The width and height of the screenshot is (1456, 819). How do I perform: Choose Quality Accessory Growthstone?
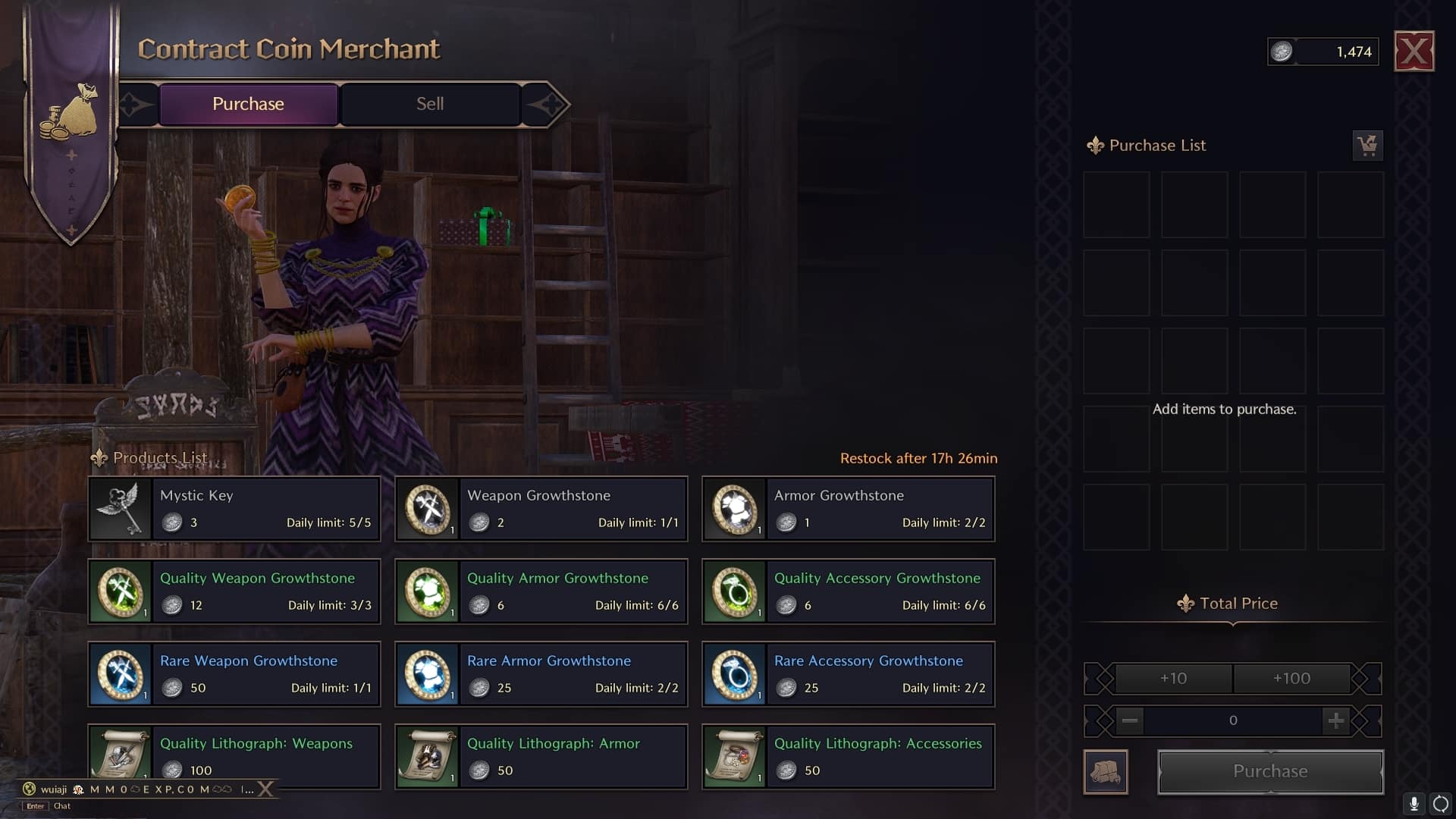pyautogui.click(x=849, y=591)
